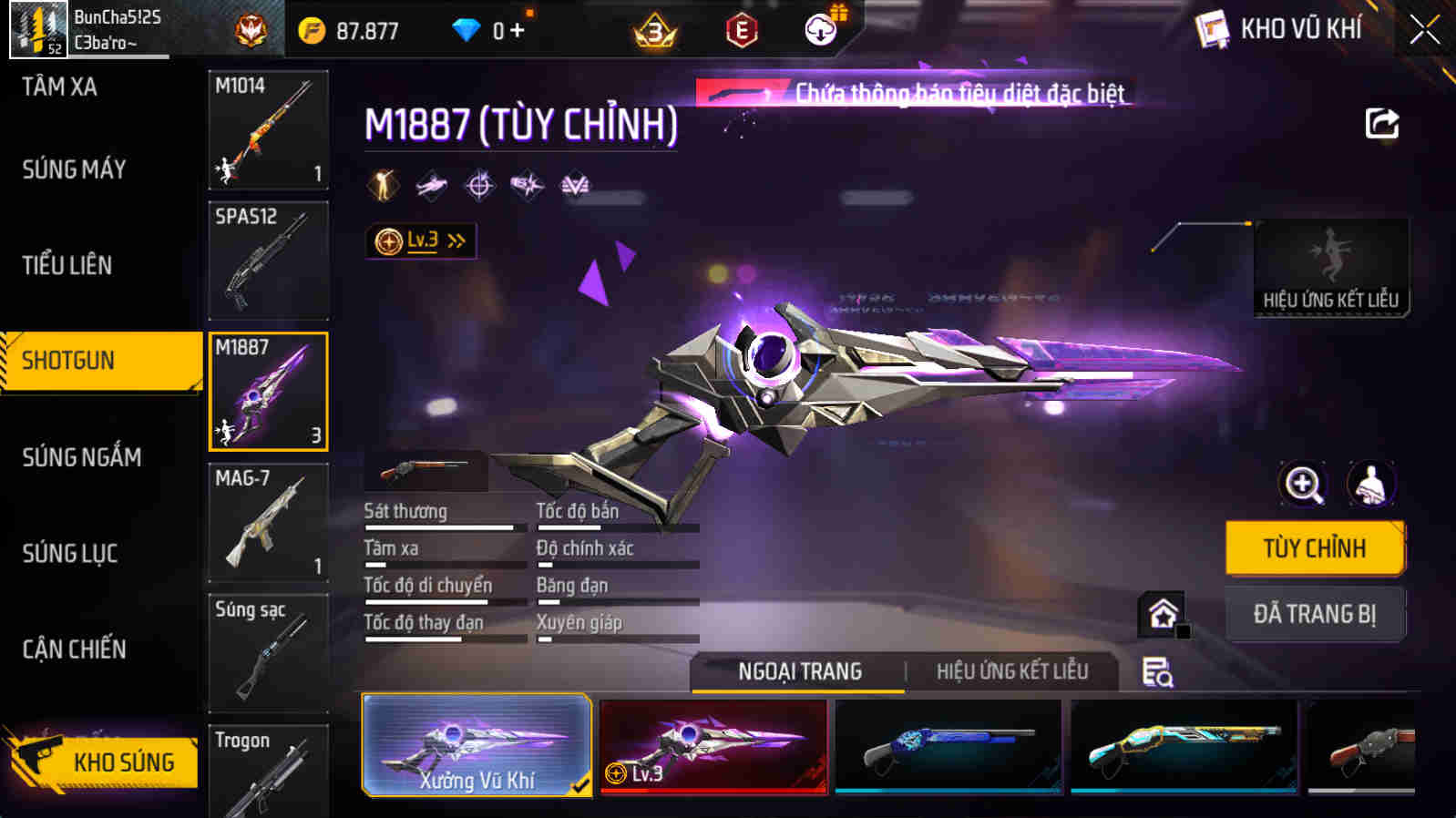Open the weapon zoom magnifier icon
The width and height of the screenshot is (1456, 818).
pyautogui.click(x=1303, y=485)
